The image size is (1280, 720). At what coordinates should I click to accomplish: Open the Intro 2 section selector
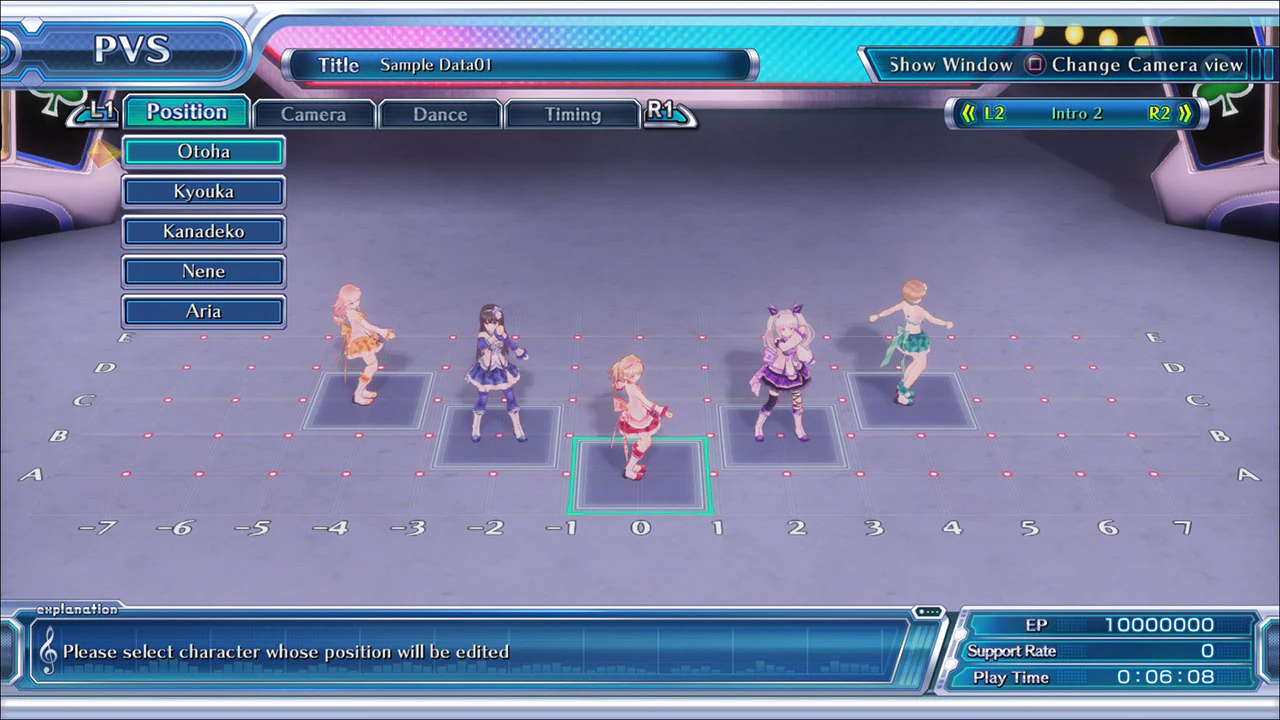[1076, 113]
